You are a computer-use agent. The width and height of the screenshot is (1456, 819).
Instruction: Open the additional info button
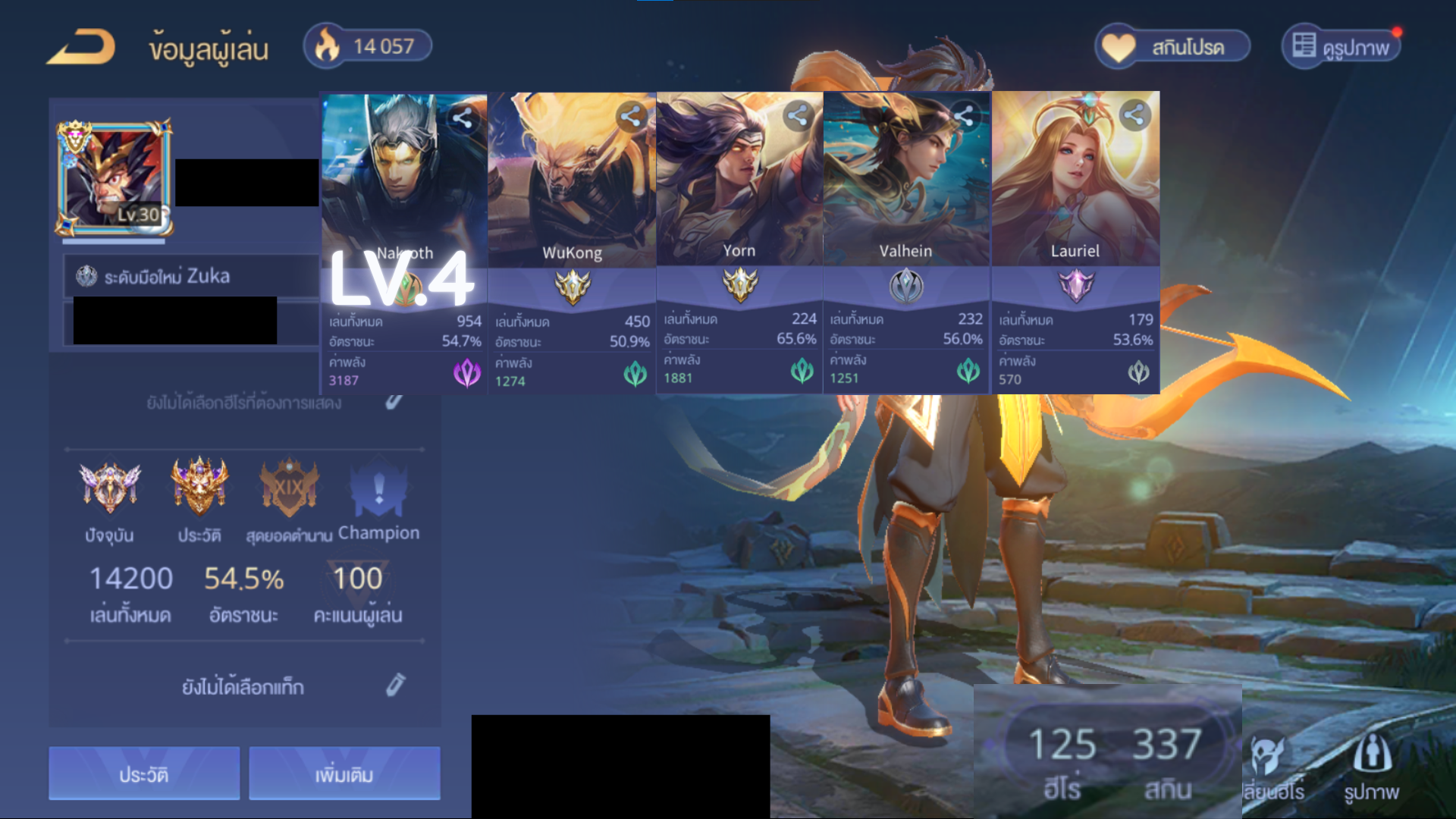pos(344,773)
